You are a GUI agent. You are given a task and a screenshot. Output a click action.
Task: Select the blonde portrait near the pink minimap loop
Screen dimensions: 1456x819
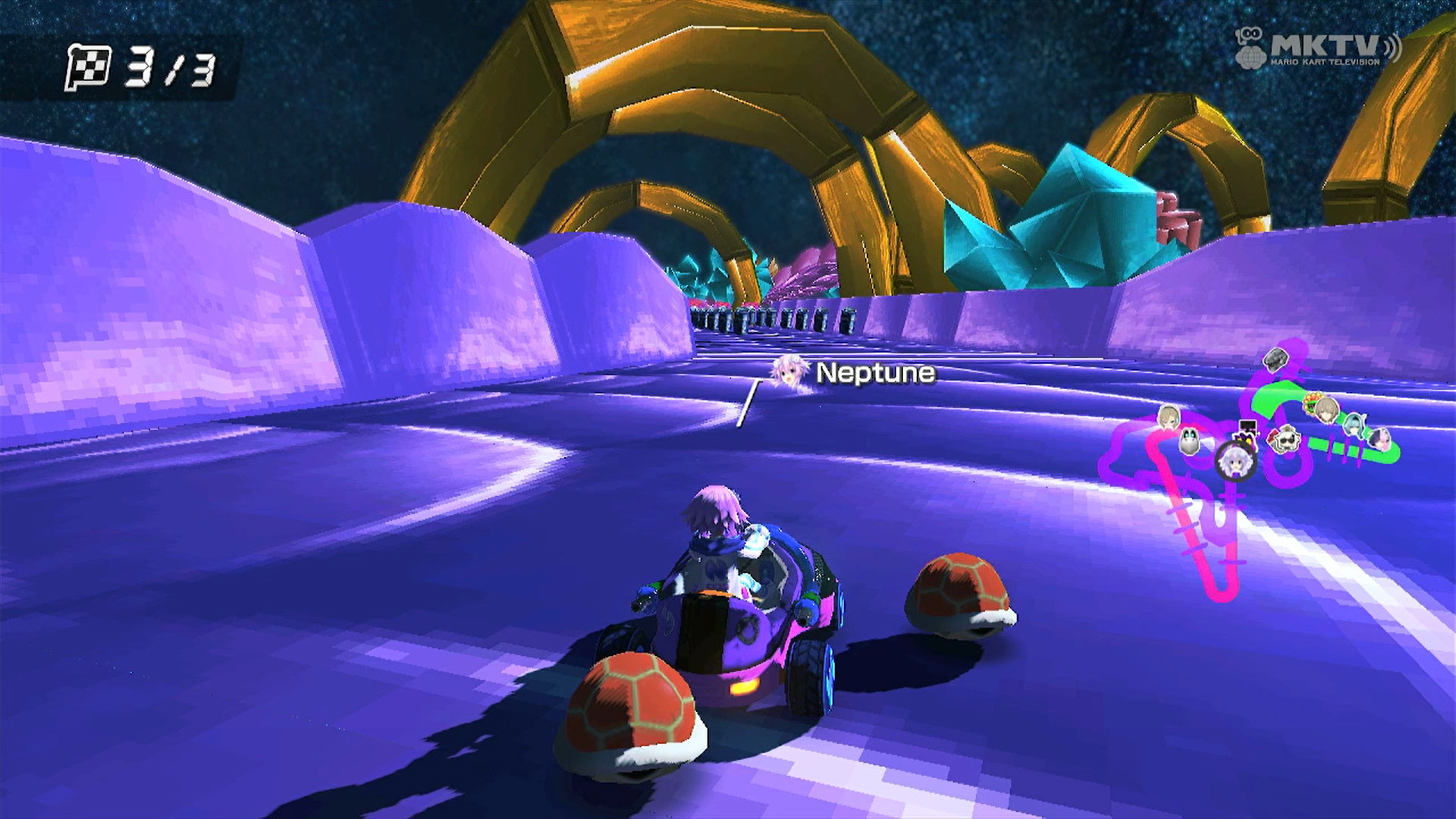tap(1169, 417)
